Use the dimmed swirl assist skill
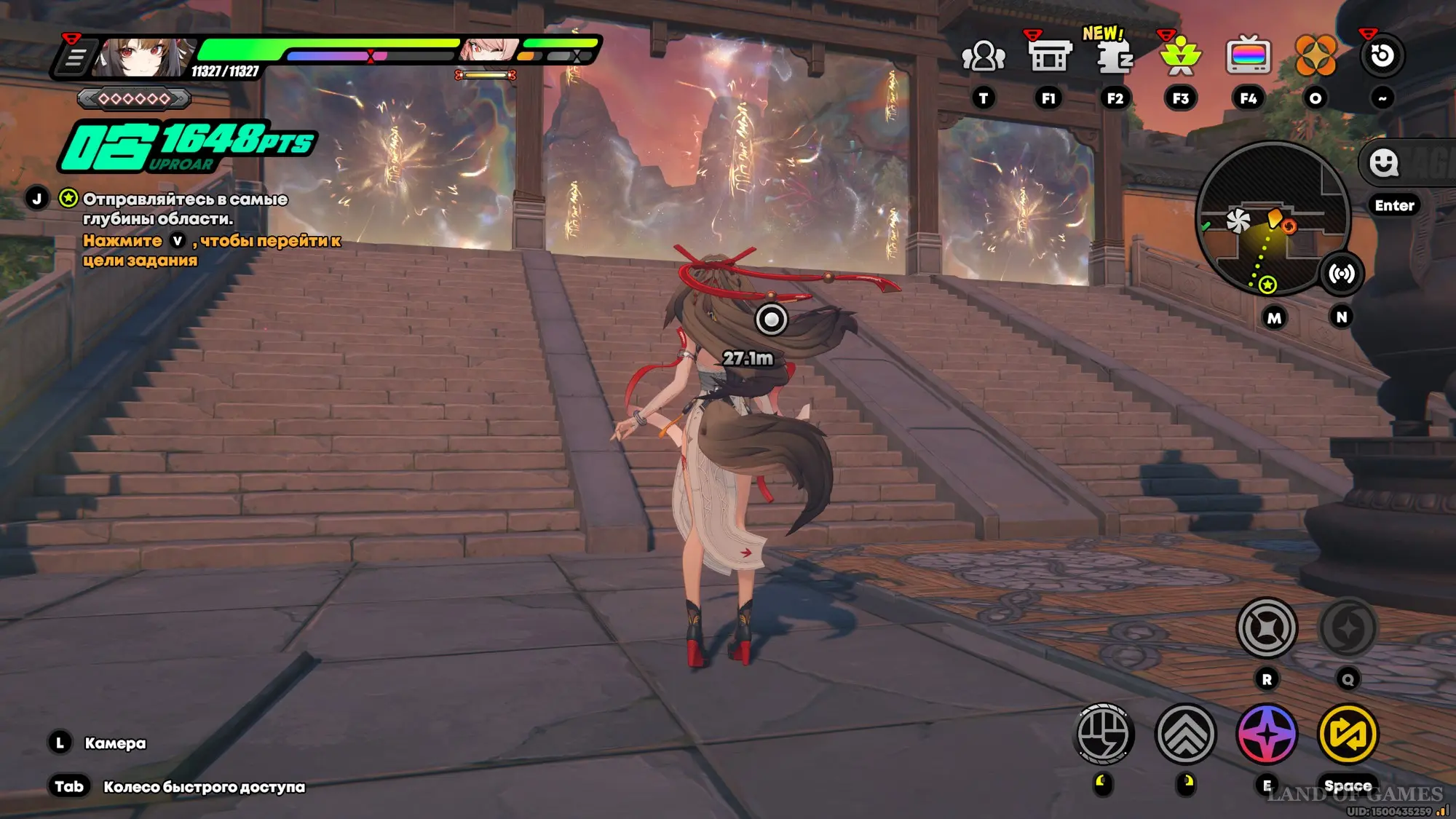Viewport: 1456px width, 819px height. pyautogui.click(x=1348, y=628)
